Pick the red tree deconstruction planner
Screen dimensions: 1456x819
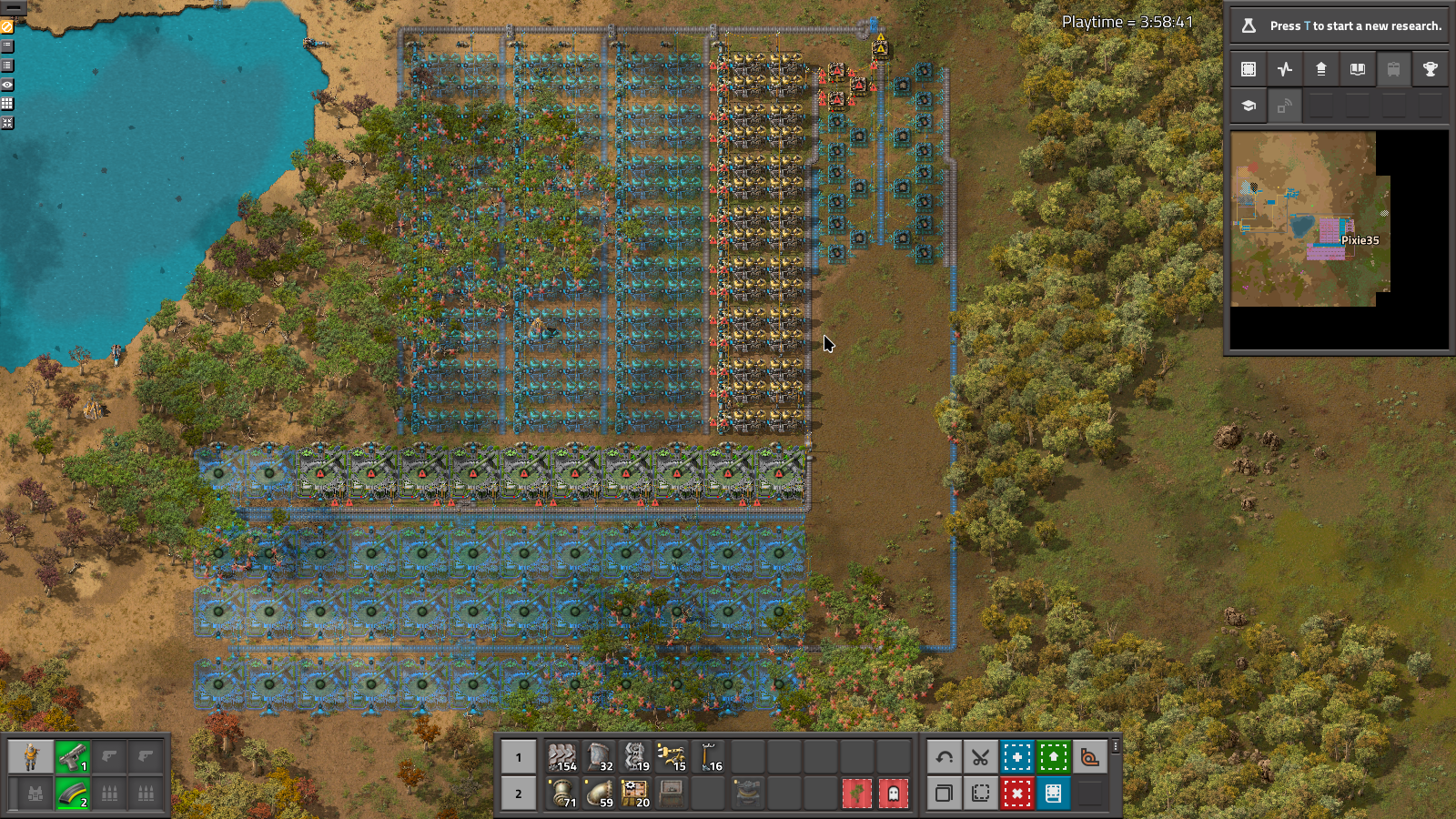tap(856, 794)
